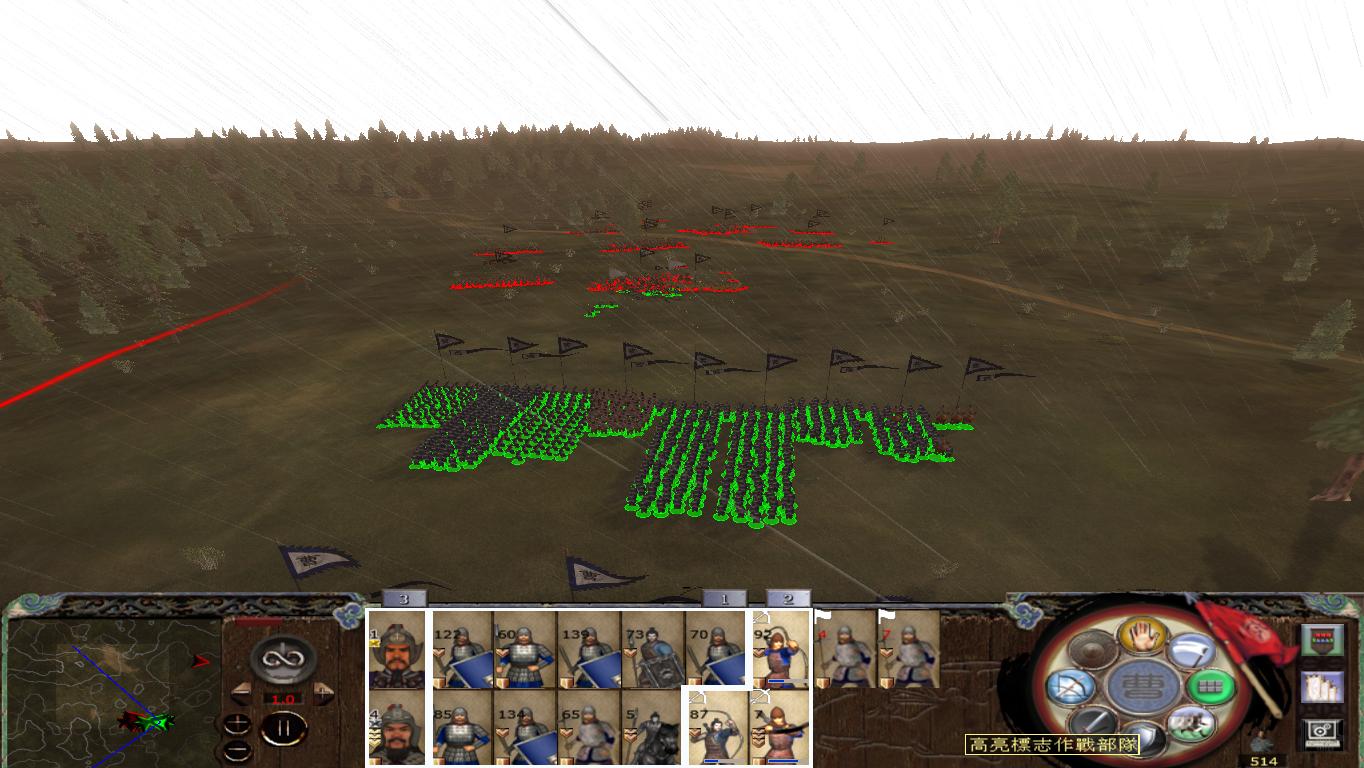Toggle pause with the pause button
The height and width of the screenshot is (768, 1364).
tap(285, 729)
